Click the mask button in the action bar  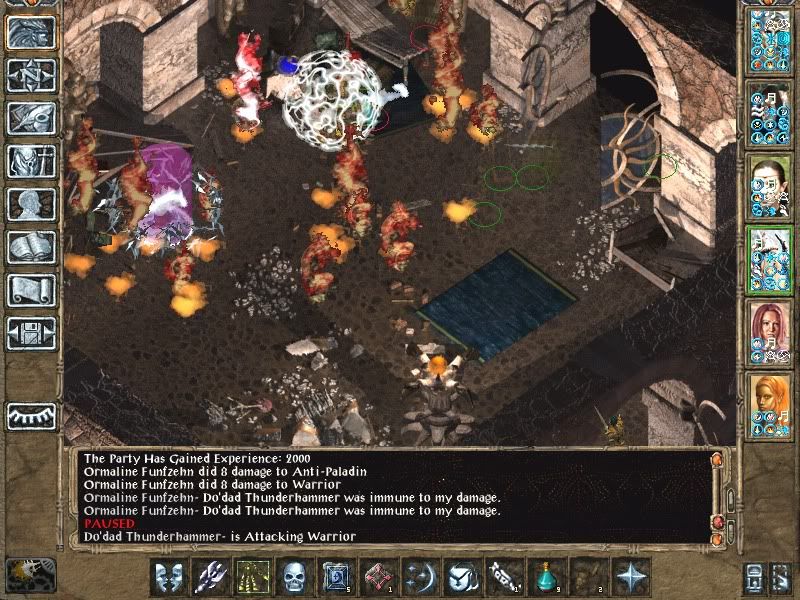tap(167, 577)
